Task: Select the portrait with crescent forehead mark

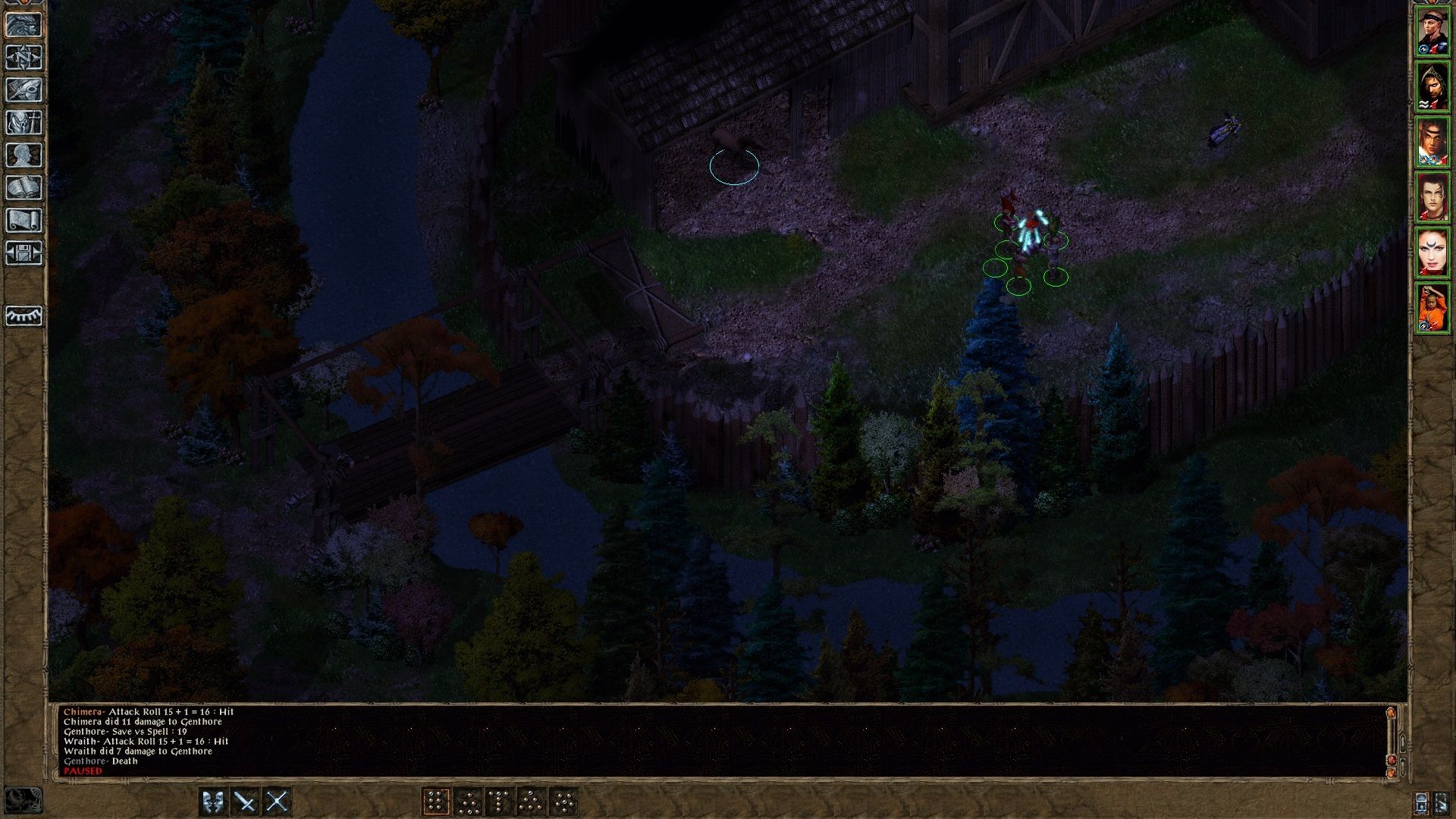Action: [x=1432, y=253]
